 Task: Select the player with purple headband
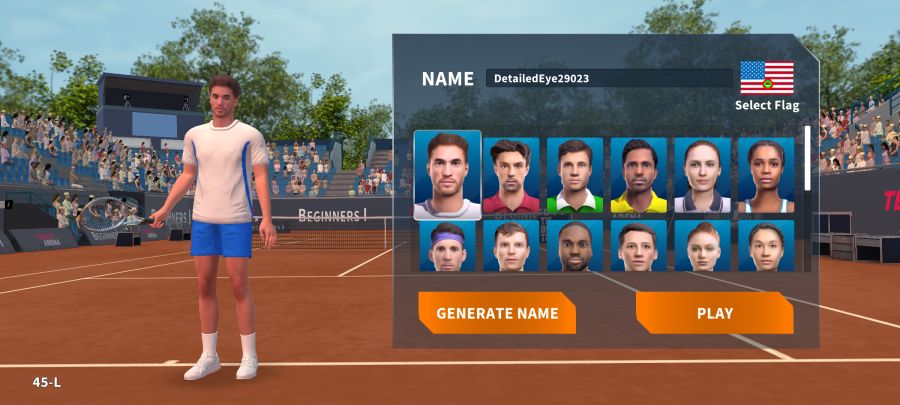(x=447, y=246)
